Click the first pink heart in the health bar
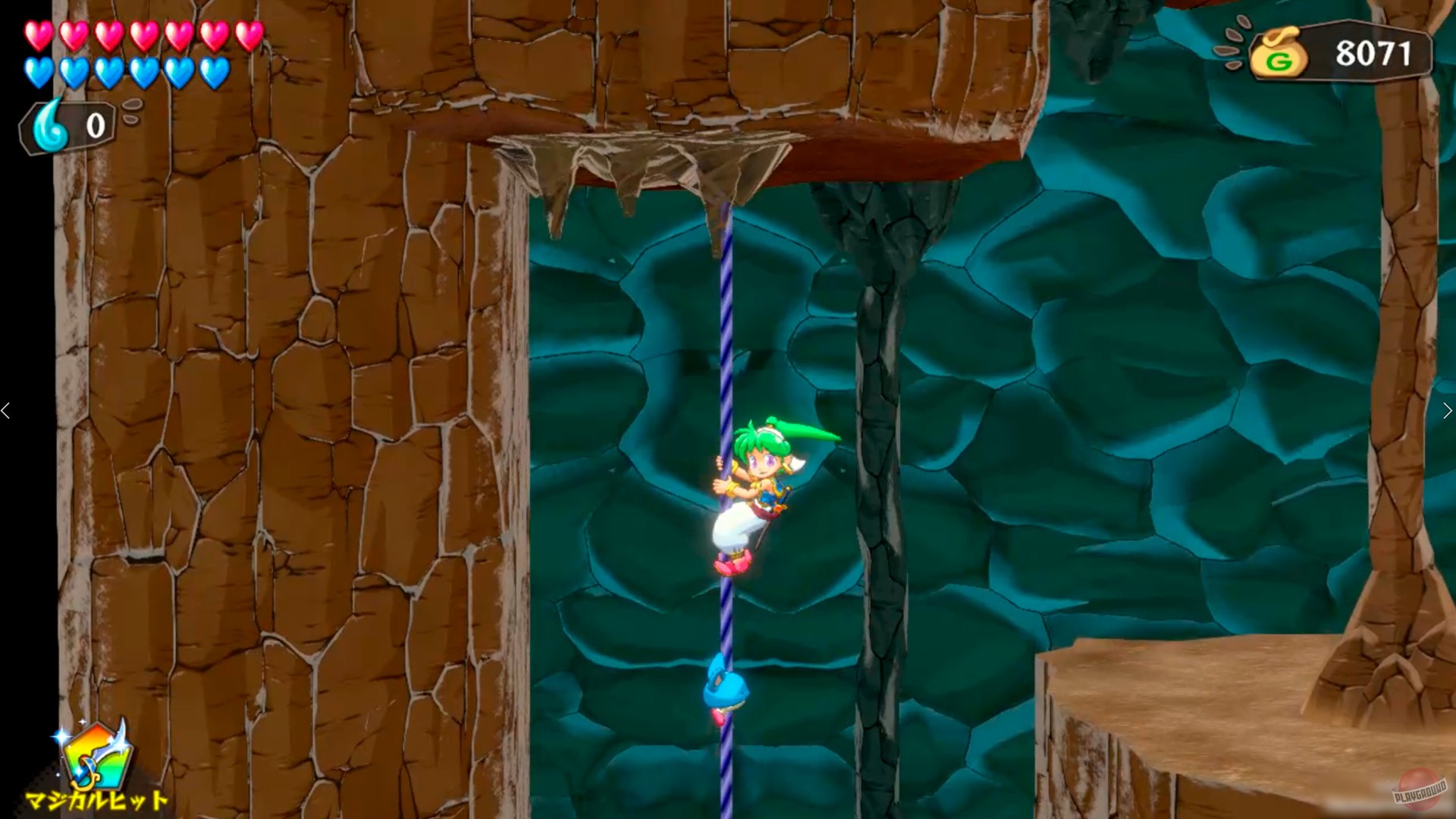The image size is (1456, 819). (x=37, y=36)
